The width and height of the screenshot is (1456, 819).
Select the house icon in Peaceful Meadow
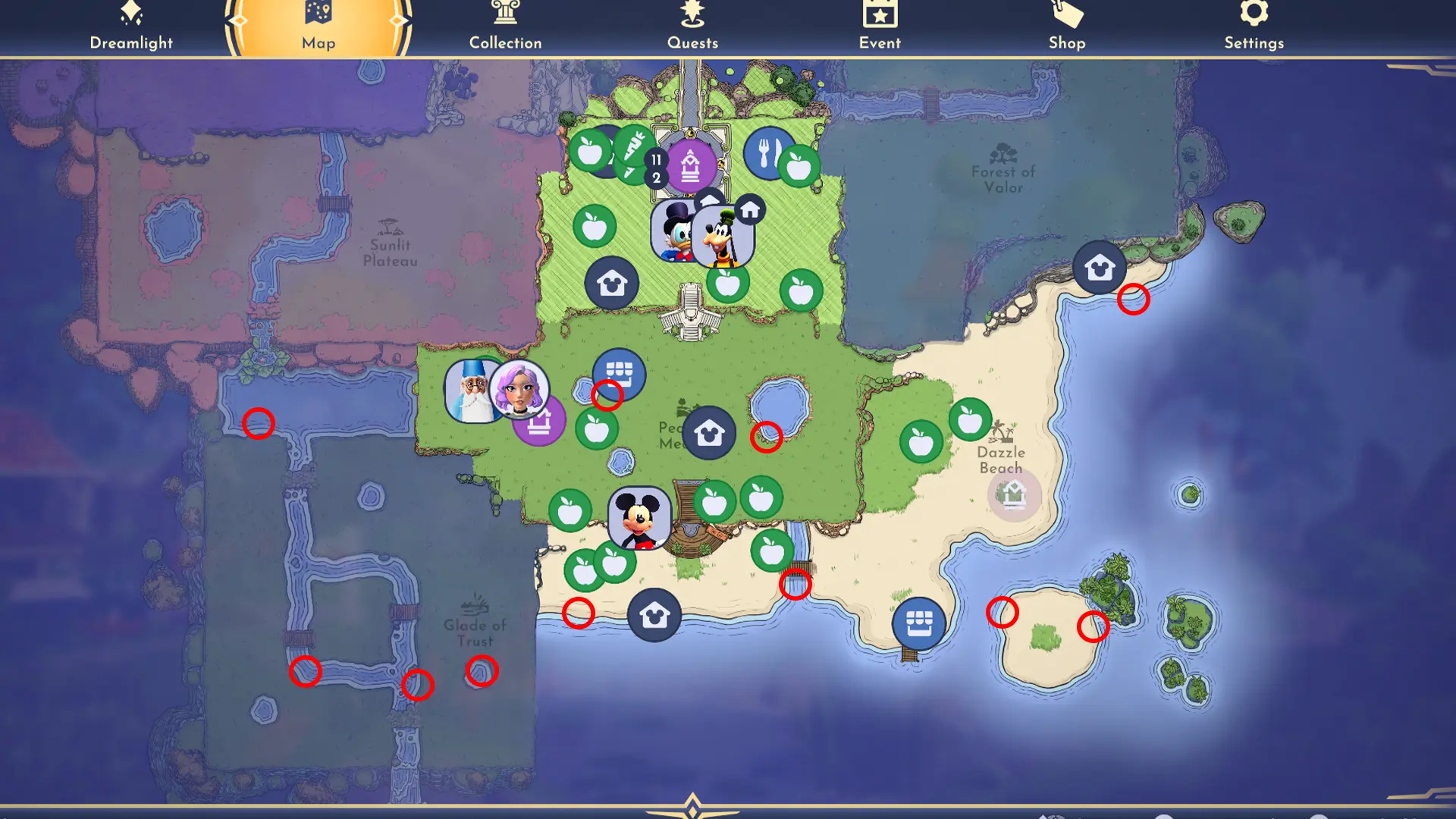click(x=708, y=432)
